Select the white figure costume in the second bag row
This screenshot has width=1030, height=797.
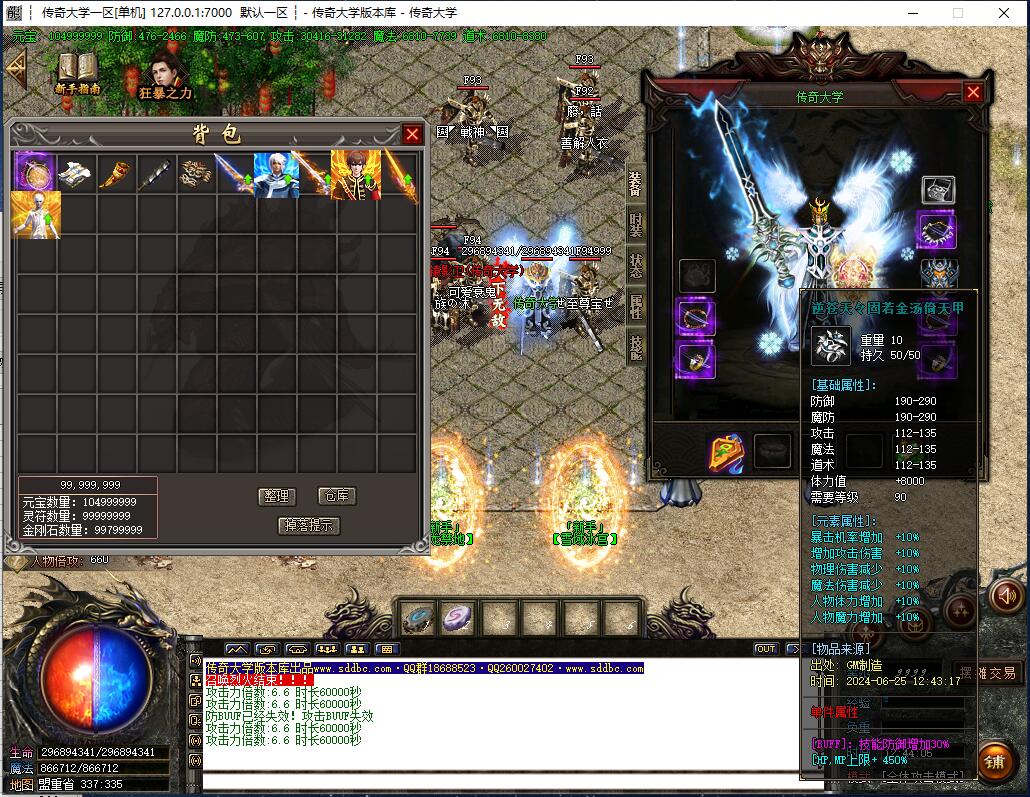pos(36,214)
